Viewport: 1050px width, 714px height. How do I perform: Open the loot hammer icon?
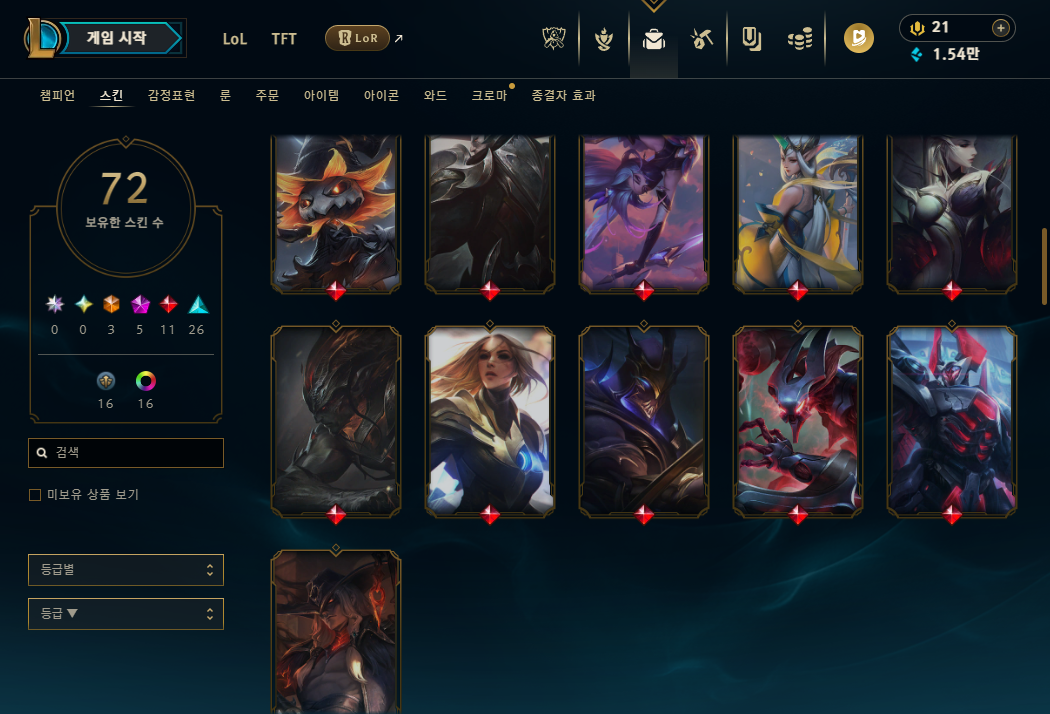701,39
